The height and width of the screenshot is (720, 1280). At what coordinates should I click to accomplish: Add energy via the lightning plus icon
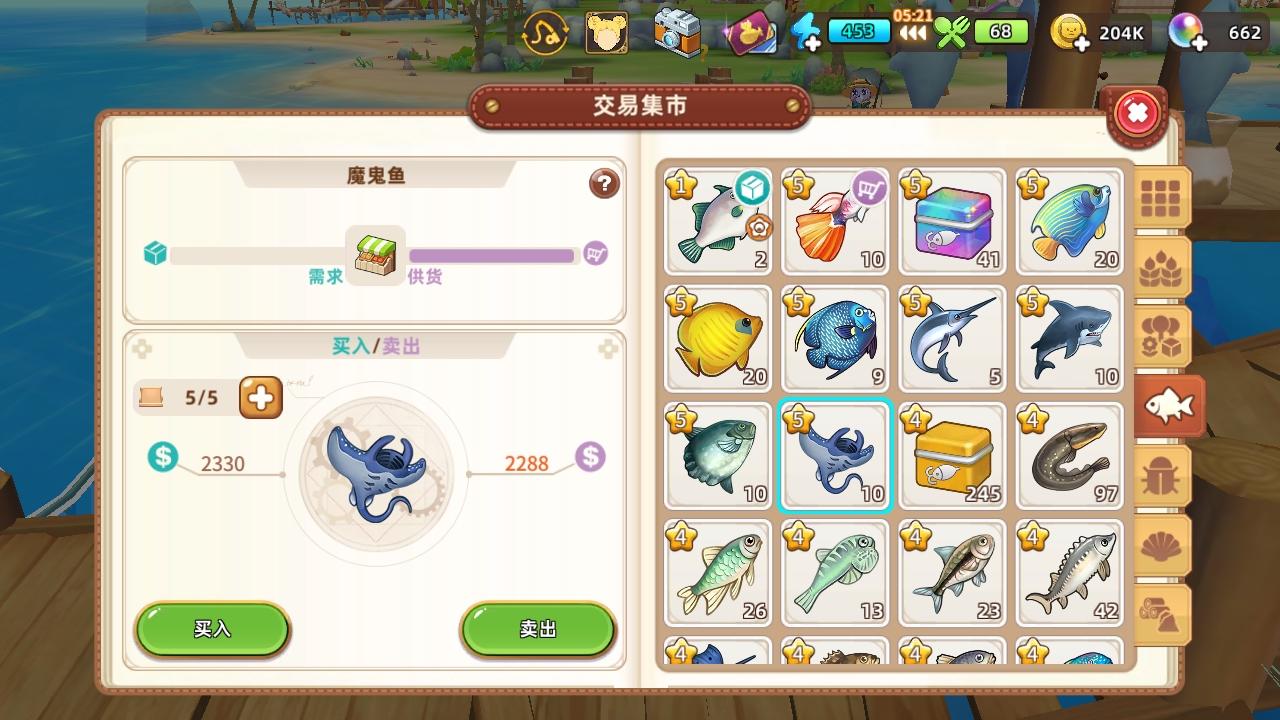tap(811, 32)
